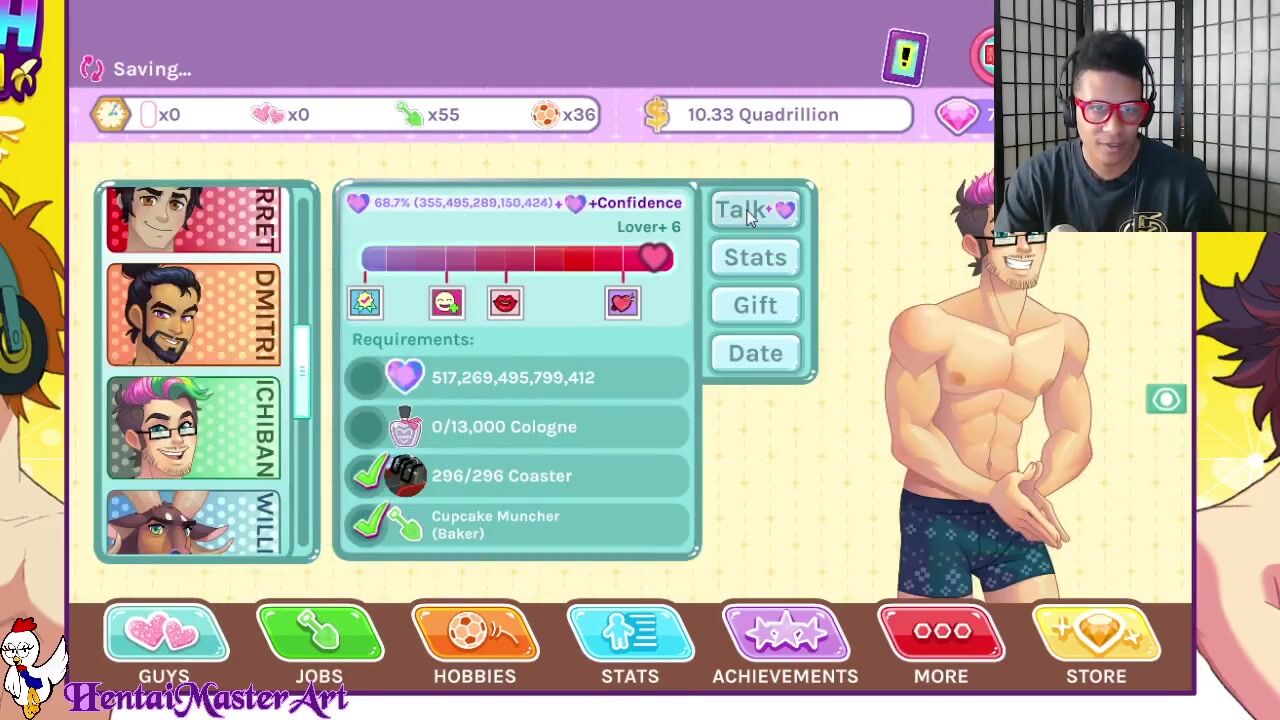Screen dimensions: 1280x720
Task: Select Dmitri from the guy list
Action: click(x=193, y=315)
